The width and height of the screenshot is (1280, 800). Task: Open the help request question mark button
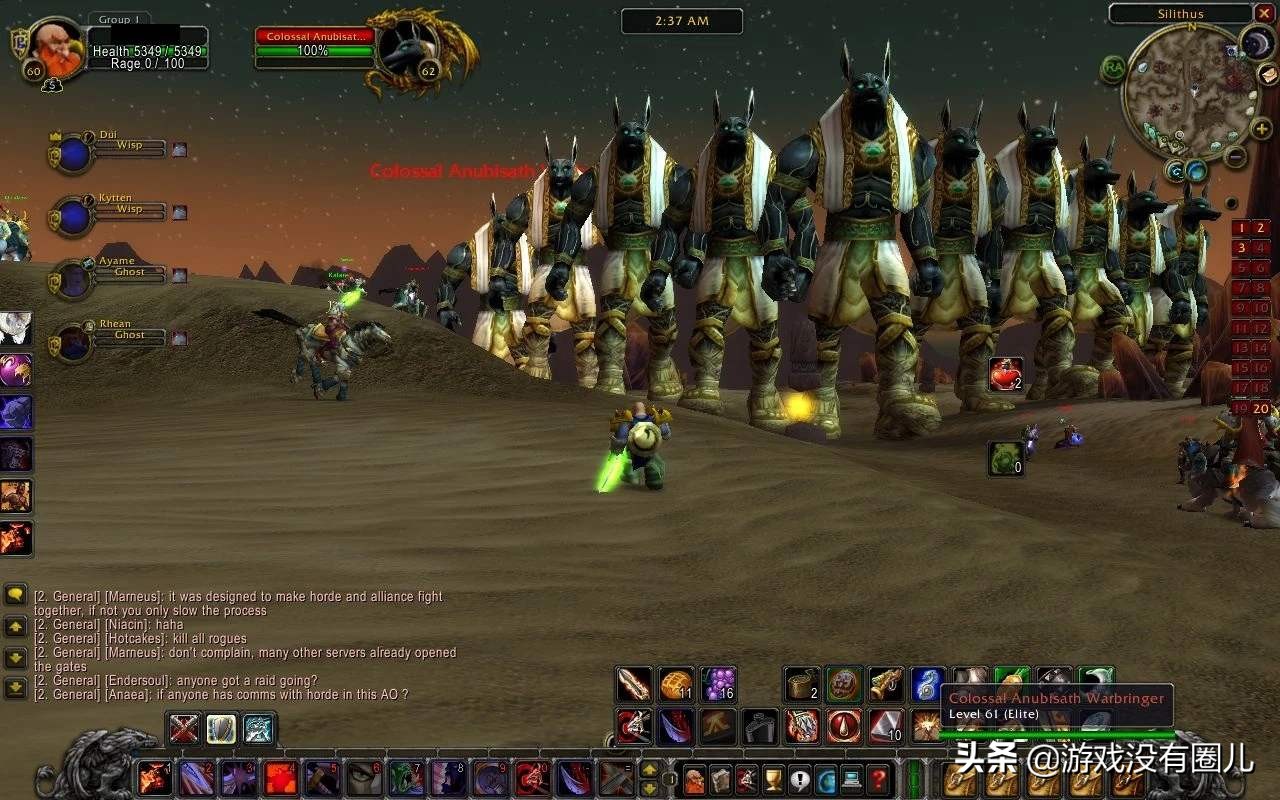(x=877, y=779)
